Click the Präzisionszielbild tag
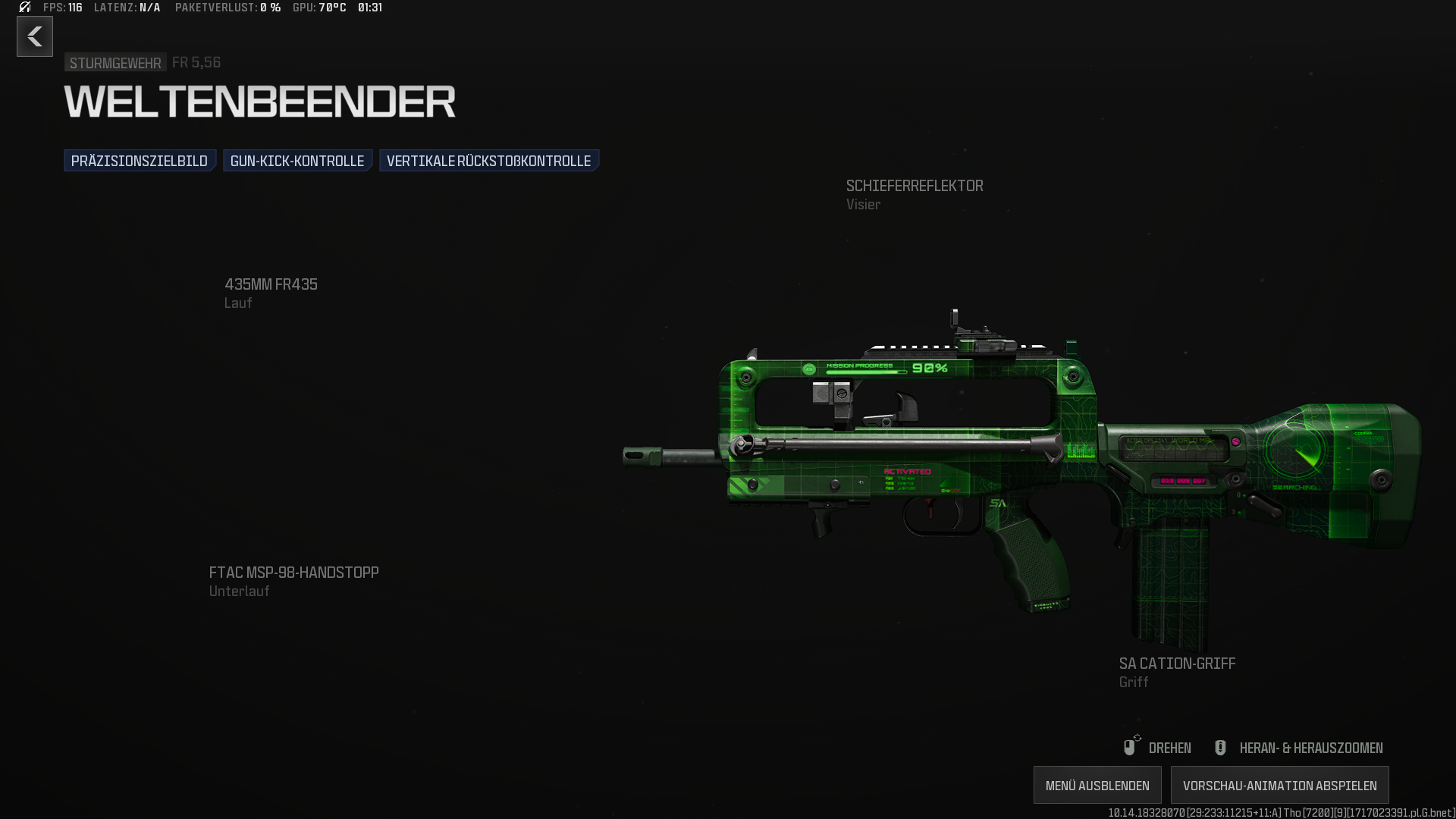 140,161
